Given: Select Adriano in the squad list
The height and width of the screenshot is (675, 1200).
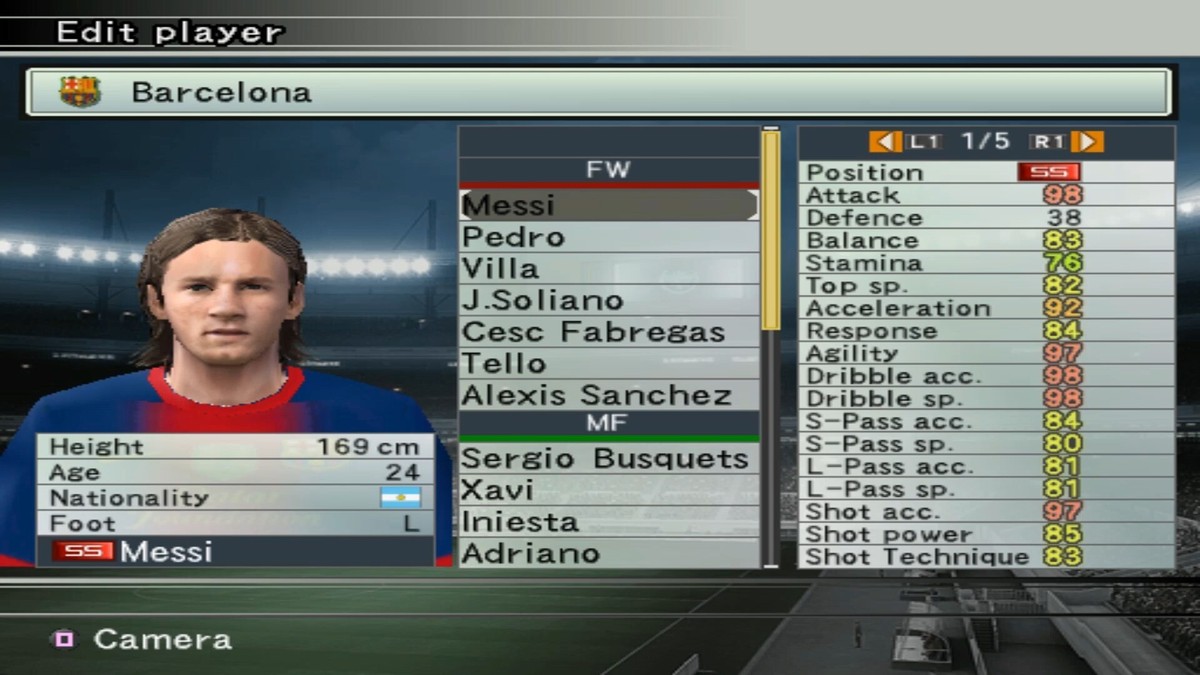Looking at the screenshot, I should (608, 553).
